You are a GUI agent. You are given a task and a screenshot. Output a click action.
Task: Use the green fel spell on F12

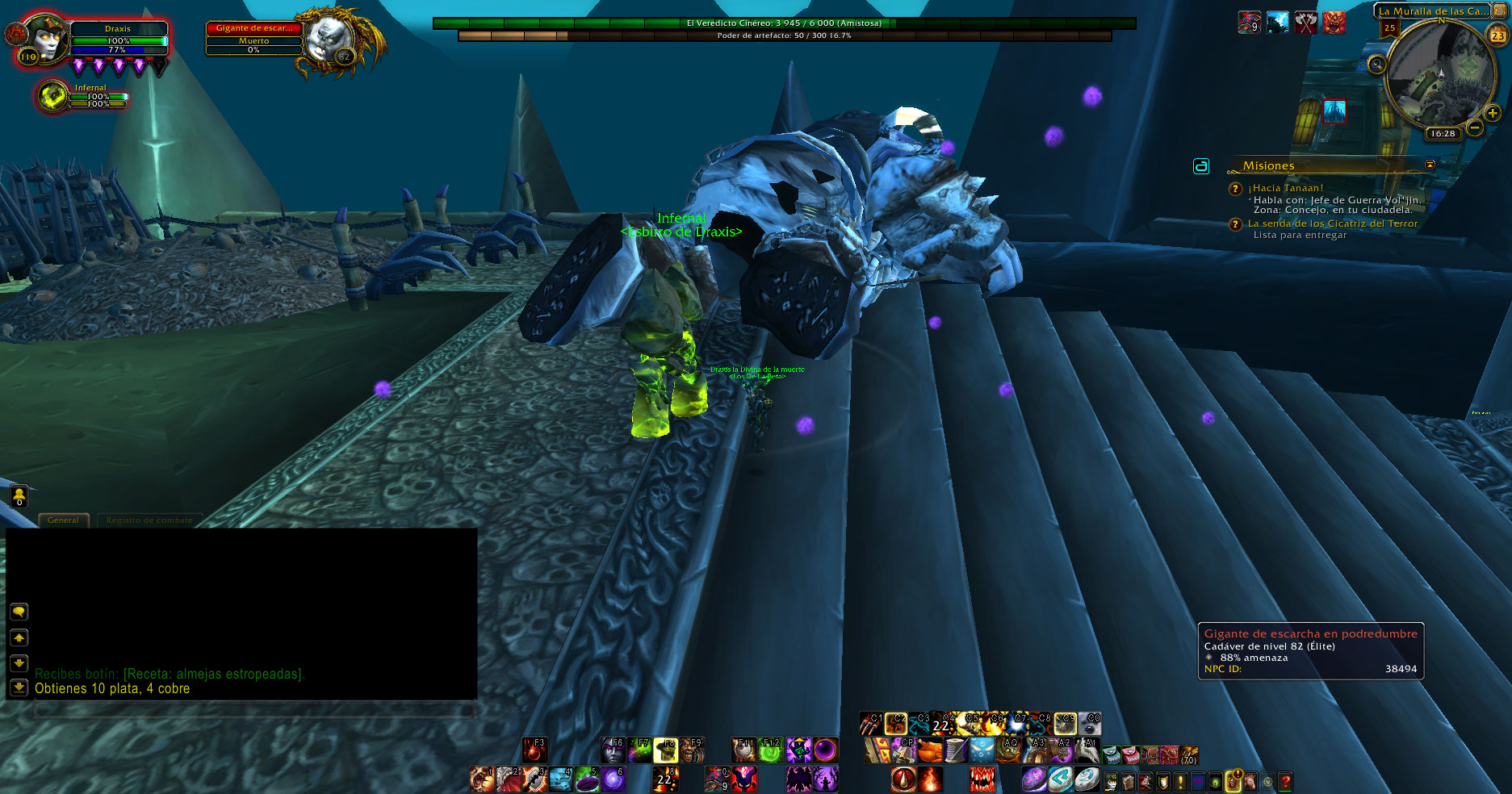pos(770,750)
